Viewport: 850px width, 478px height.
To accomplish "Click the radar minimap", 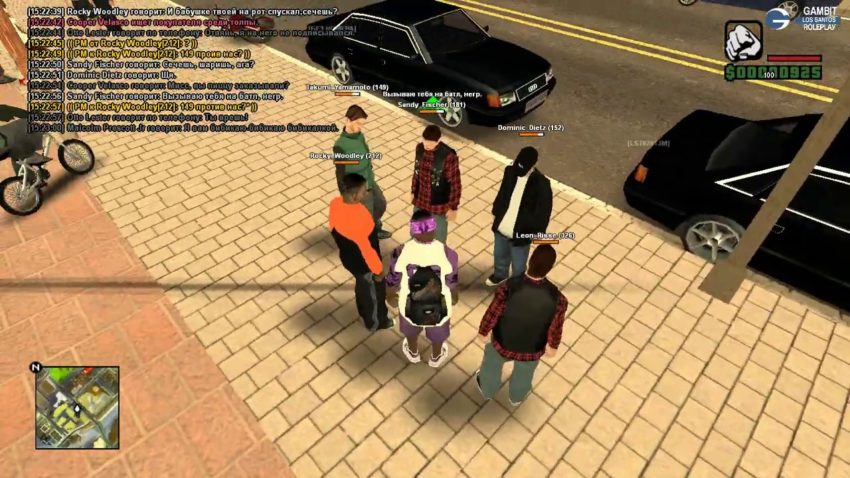I will [77, 407].
